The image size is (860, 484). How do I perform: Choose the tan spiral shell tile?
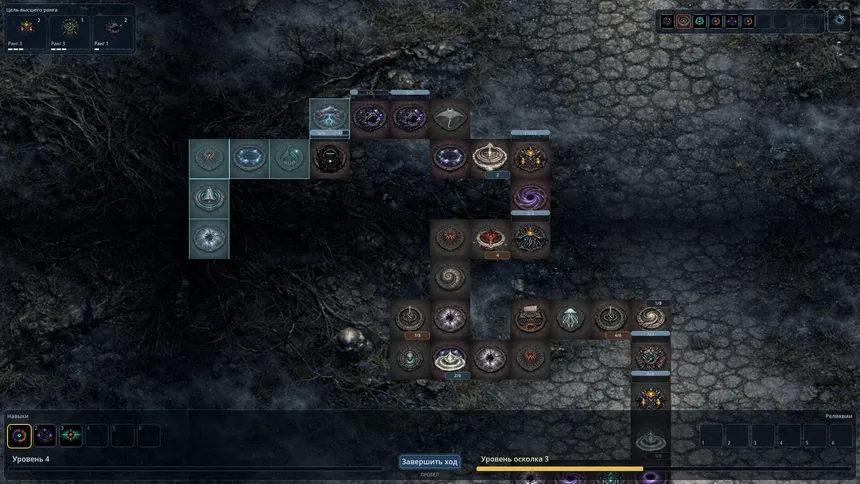point(450,277)
